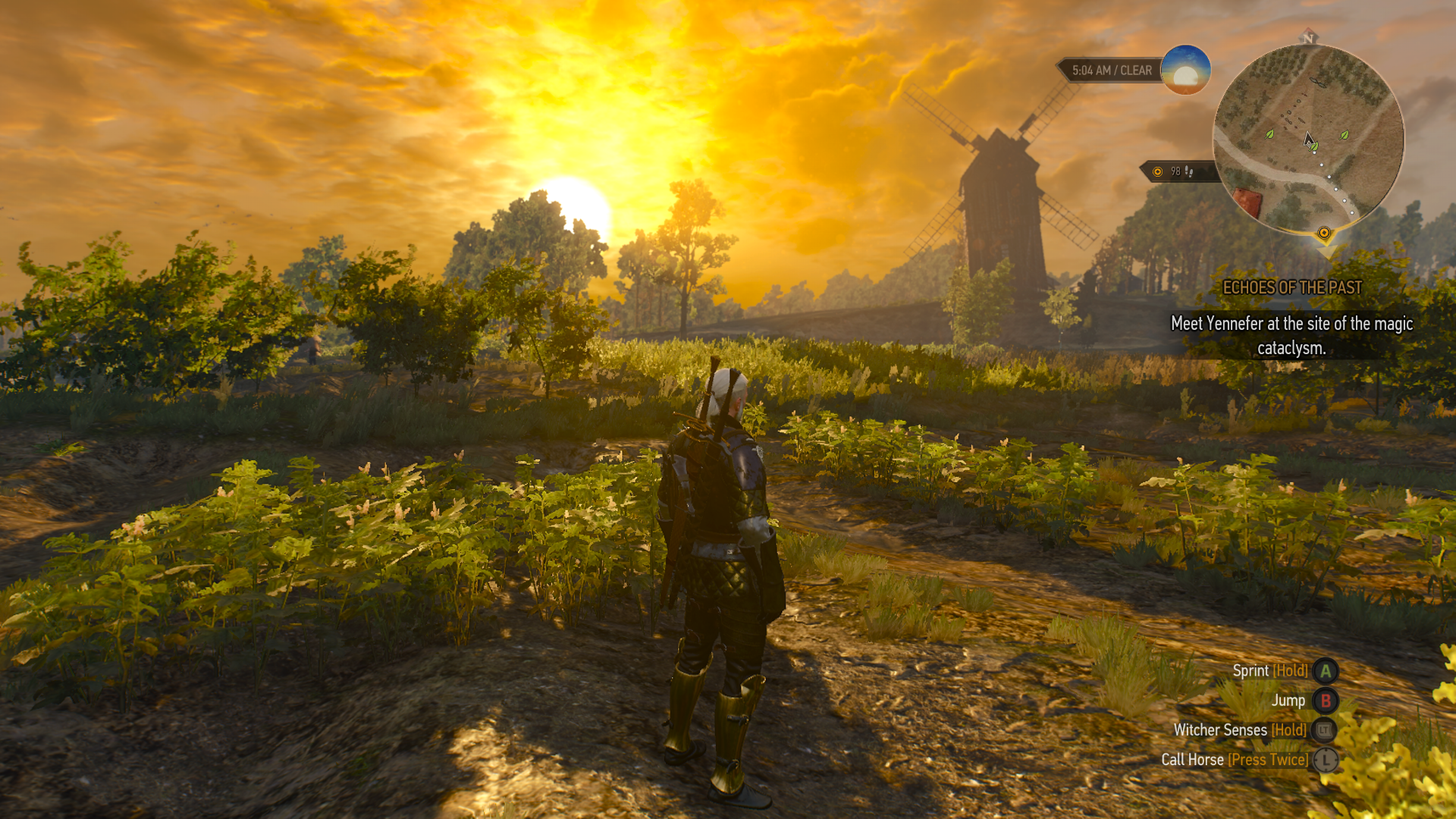Select the quest marker diamond below the minimap
This screenshot has width=1456, height=819.
1325,233
